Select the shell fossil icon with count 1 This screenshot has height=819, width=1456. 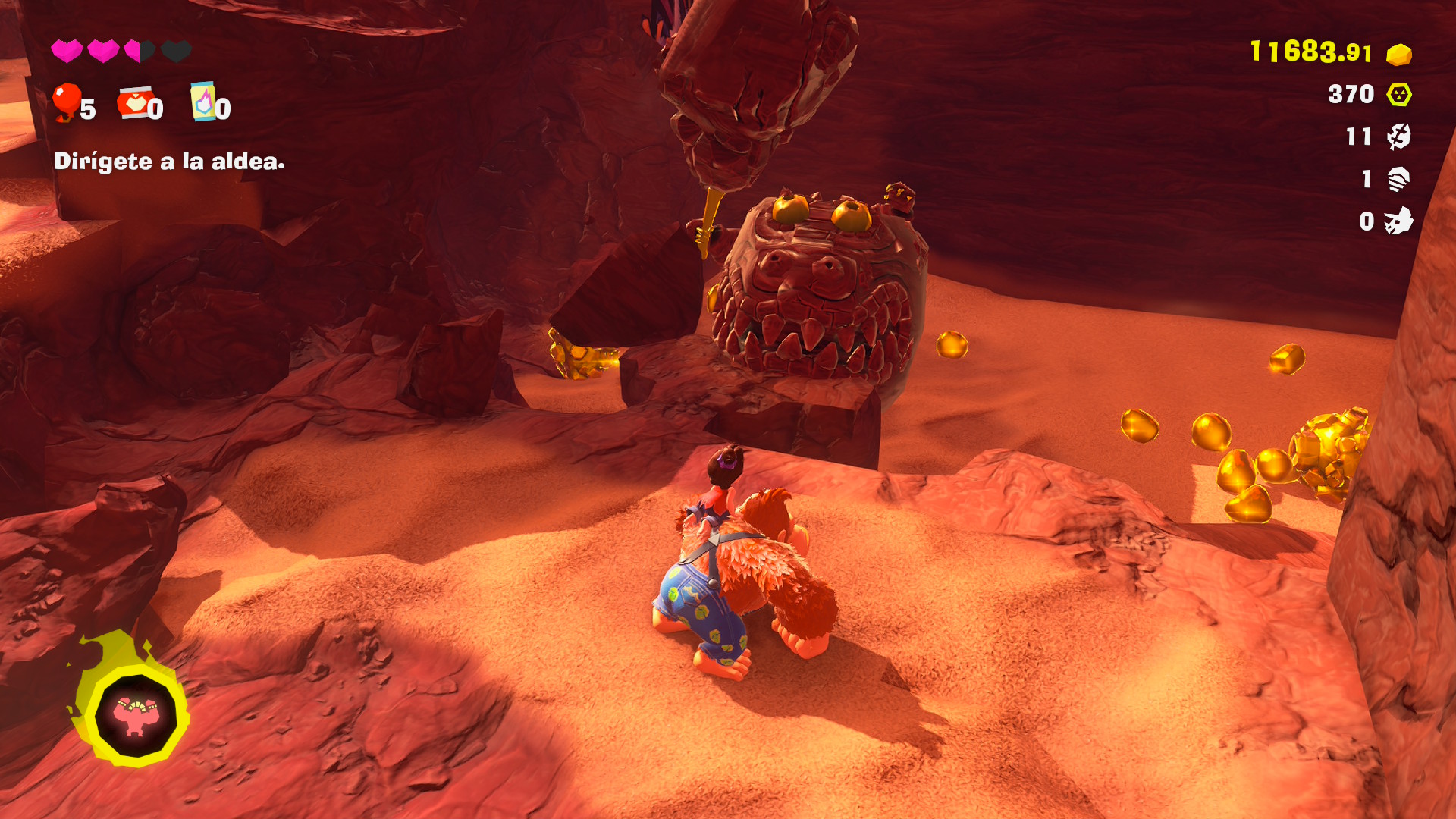1398,179
